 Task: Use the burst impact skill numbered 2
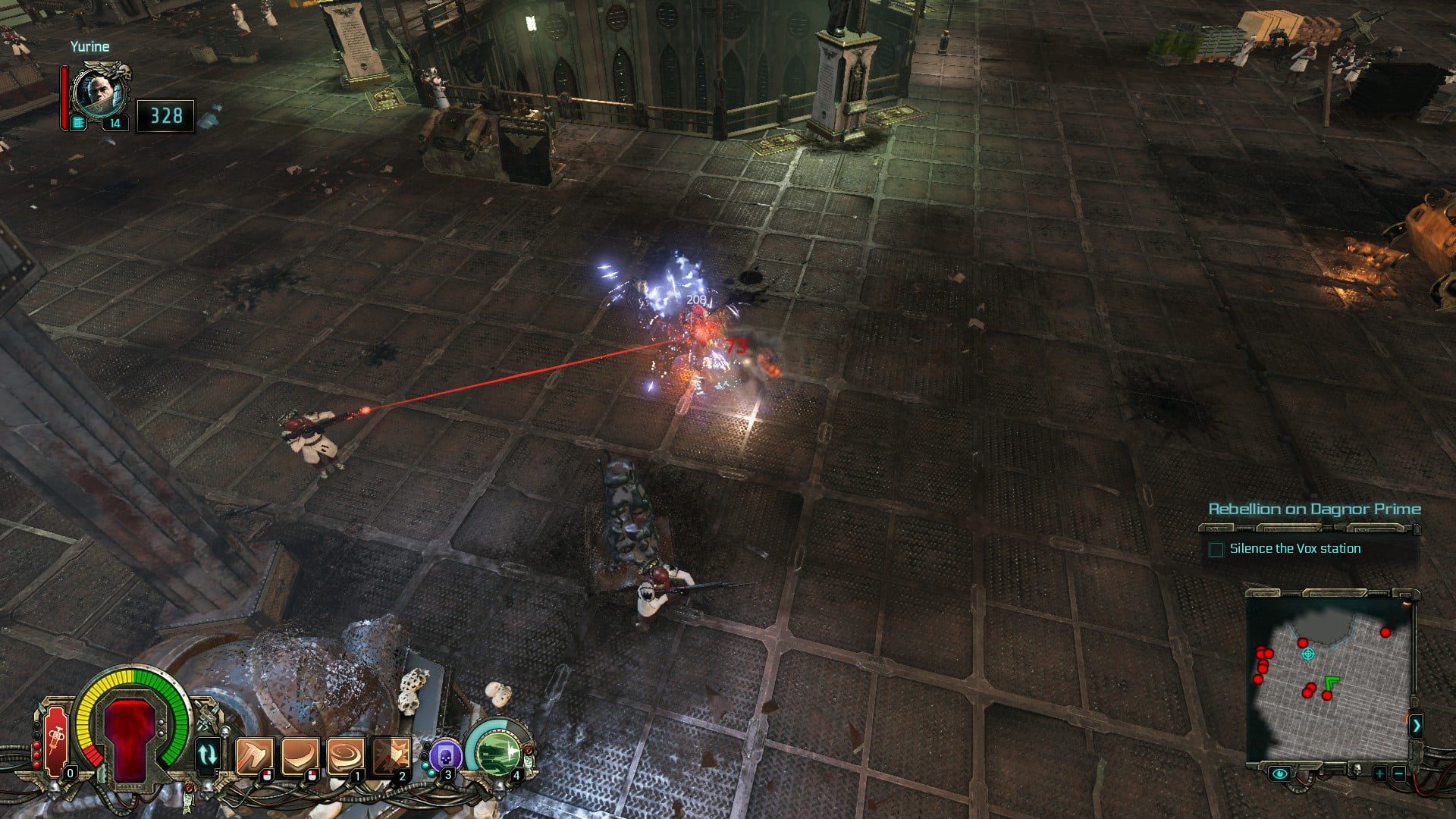pos(391,755)
